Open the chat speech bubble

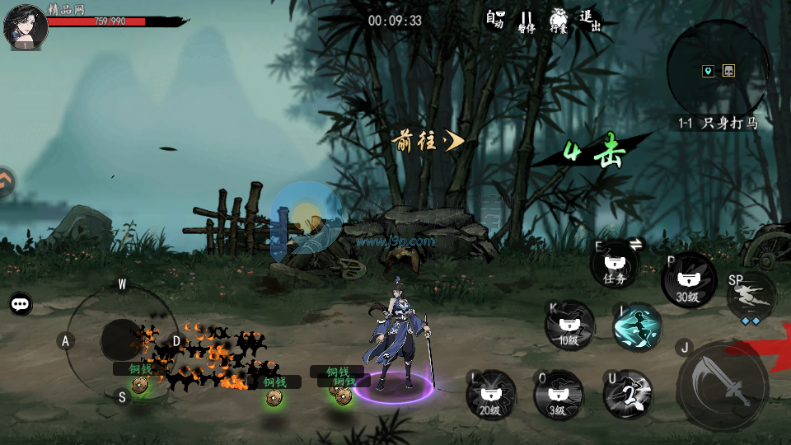pyautogui.click(x=20, y=304)
